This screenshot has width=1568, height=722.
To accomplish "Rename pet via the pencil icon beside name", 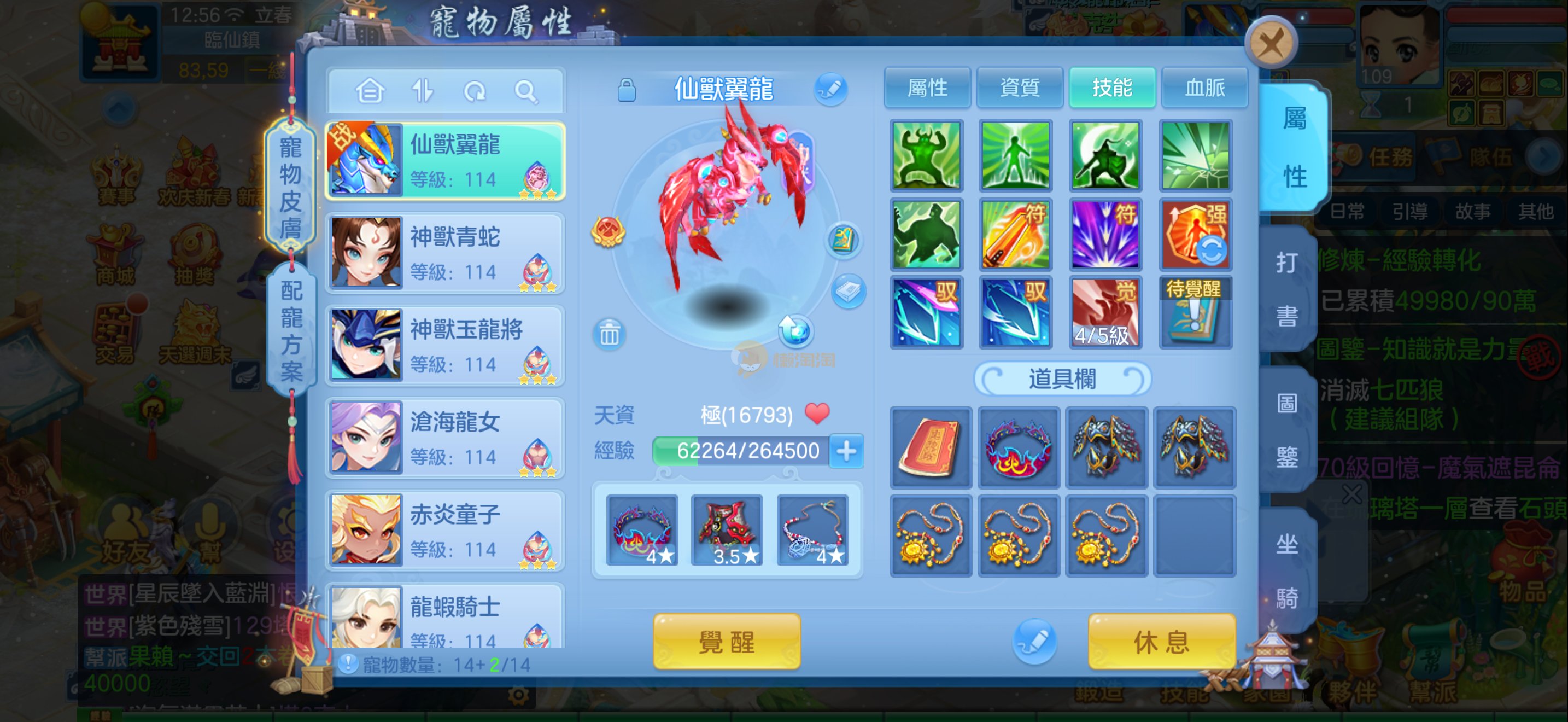I will (831, 89).
